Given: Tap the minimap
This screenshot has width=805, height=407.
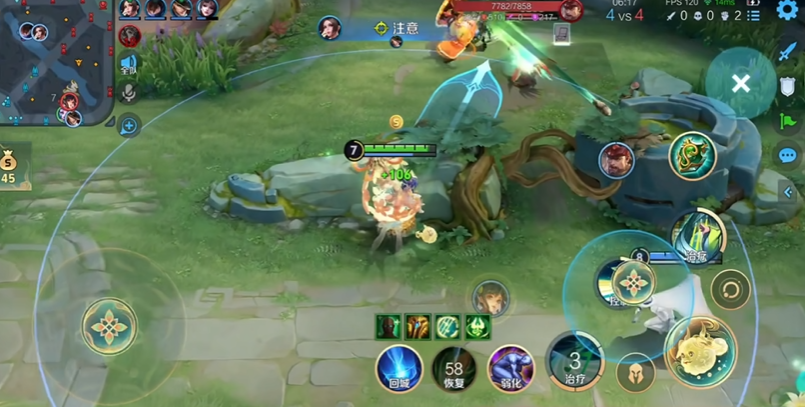Looking at the screenshot, I should (x=55, y=62).
